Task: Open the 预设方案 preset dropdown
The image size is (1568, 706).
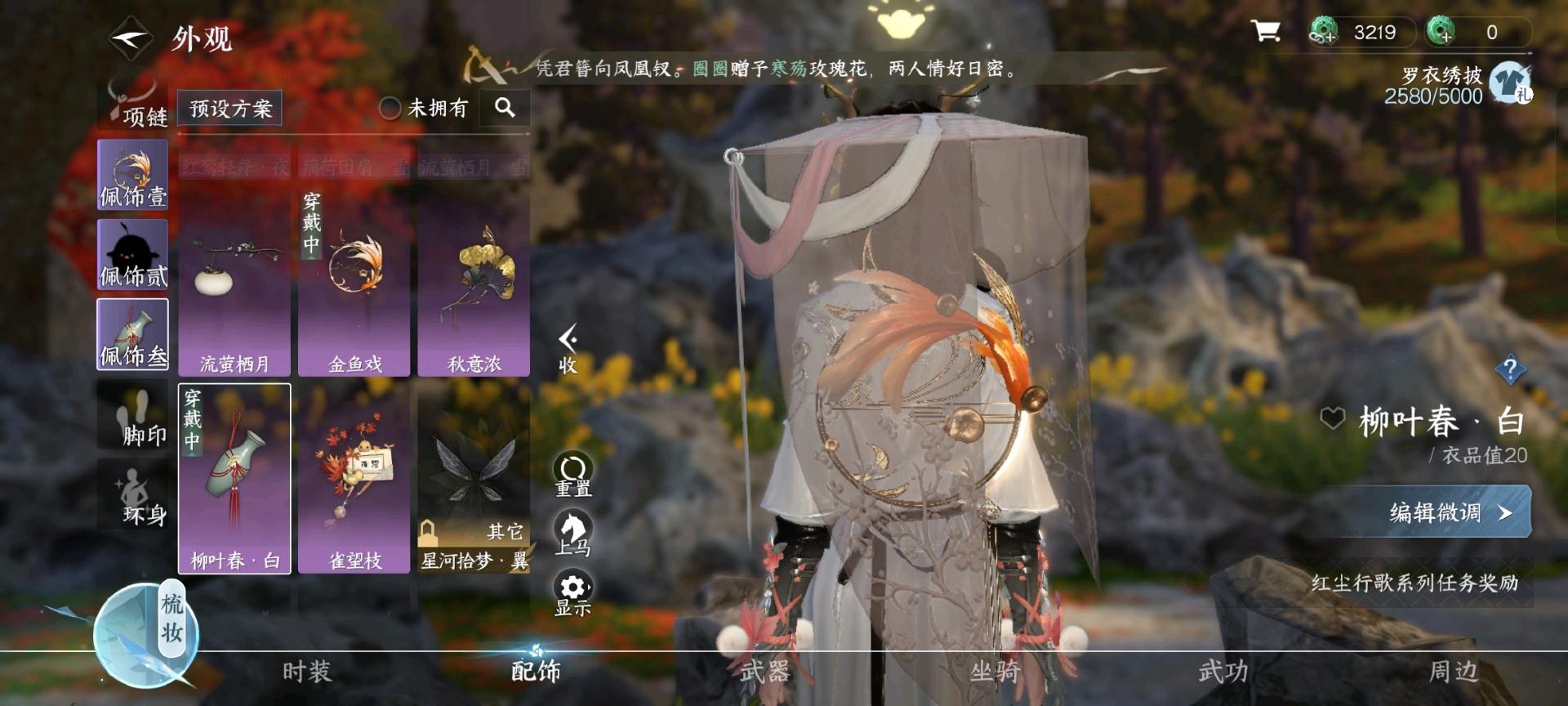Action: click(x=229, y=107)
